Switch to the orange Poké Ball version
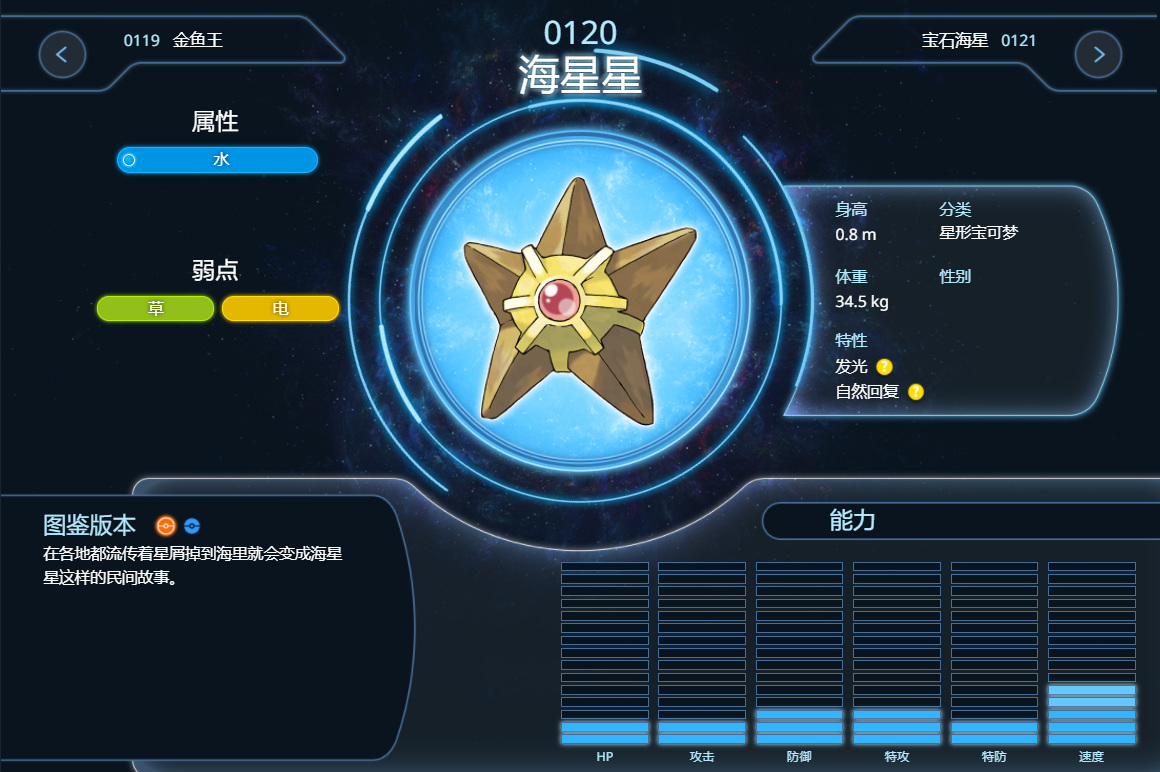 click(166, 526)
